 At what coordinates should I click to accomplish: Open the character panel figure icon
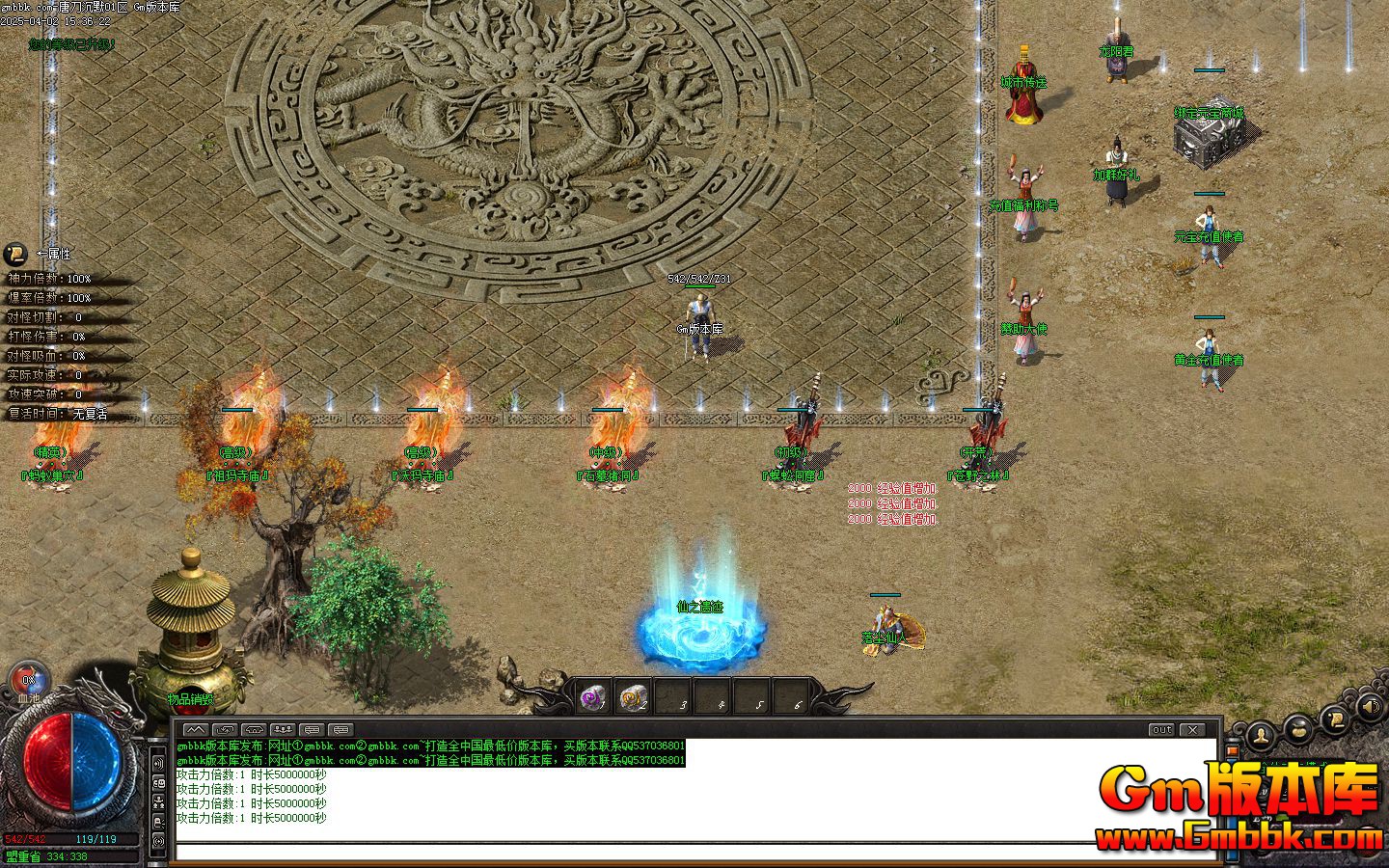[x=1261, y=738]
